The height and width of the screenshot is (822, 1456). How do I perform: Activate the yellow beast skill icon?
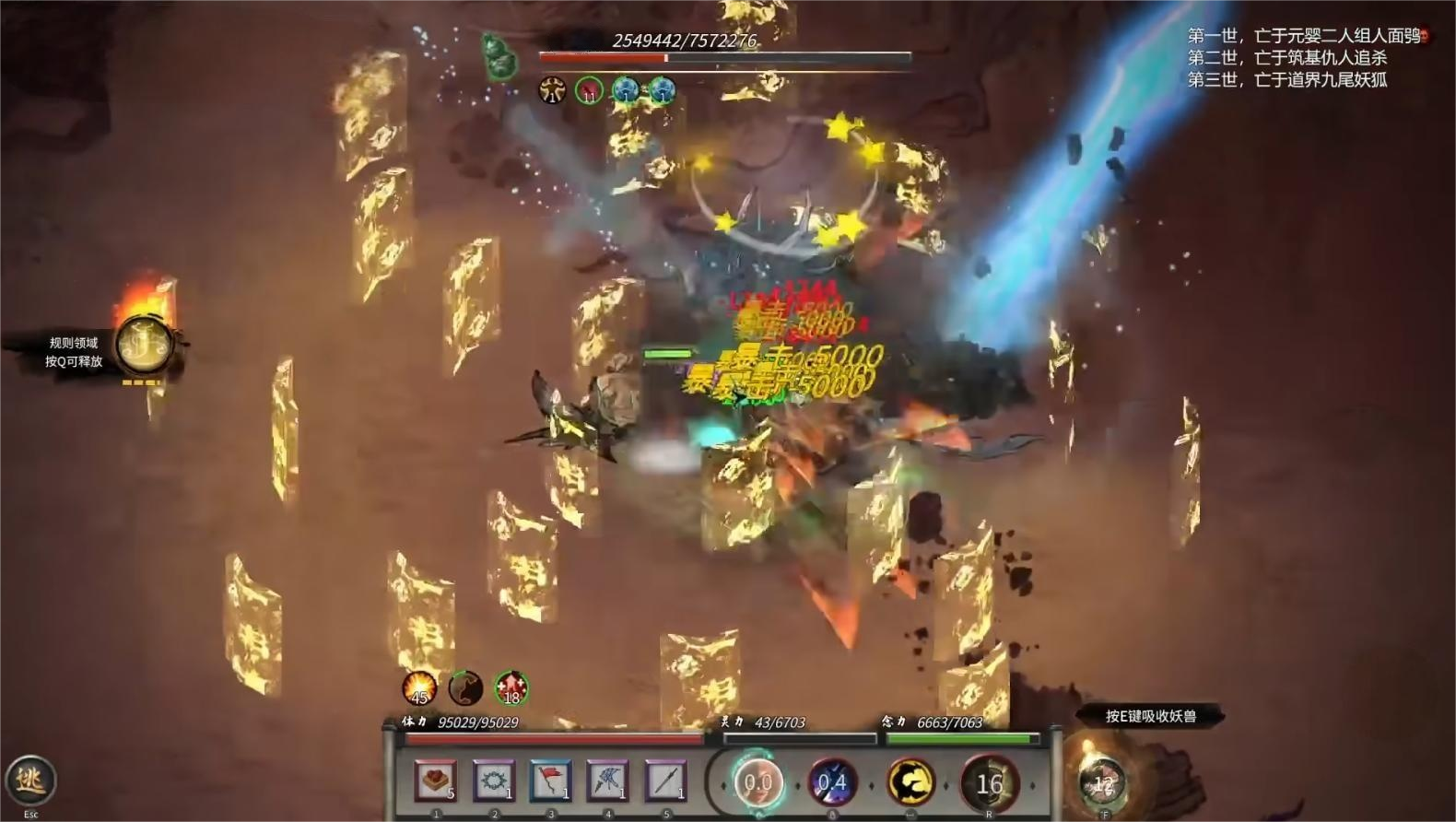(x=910, y=782)
